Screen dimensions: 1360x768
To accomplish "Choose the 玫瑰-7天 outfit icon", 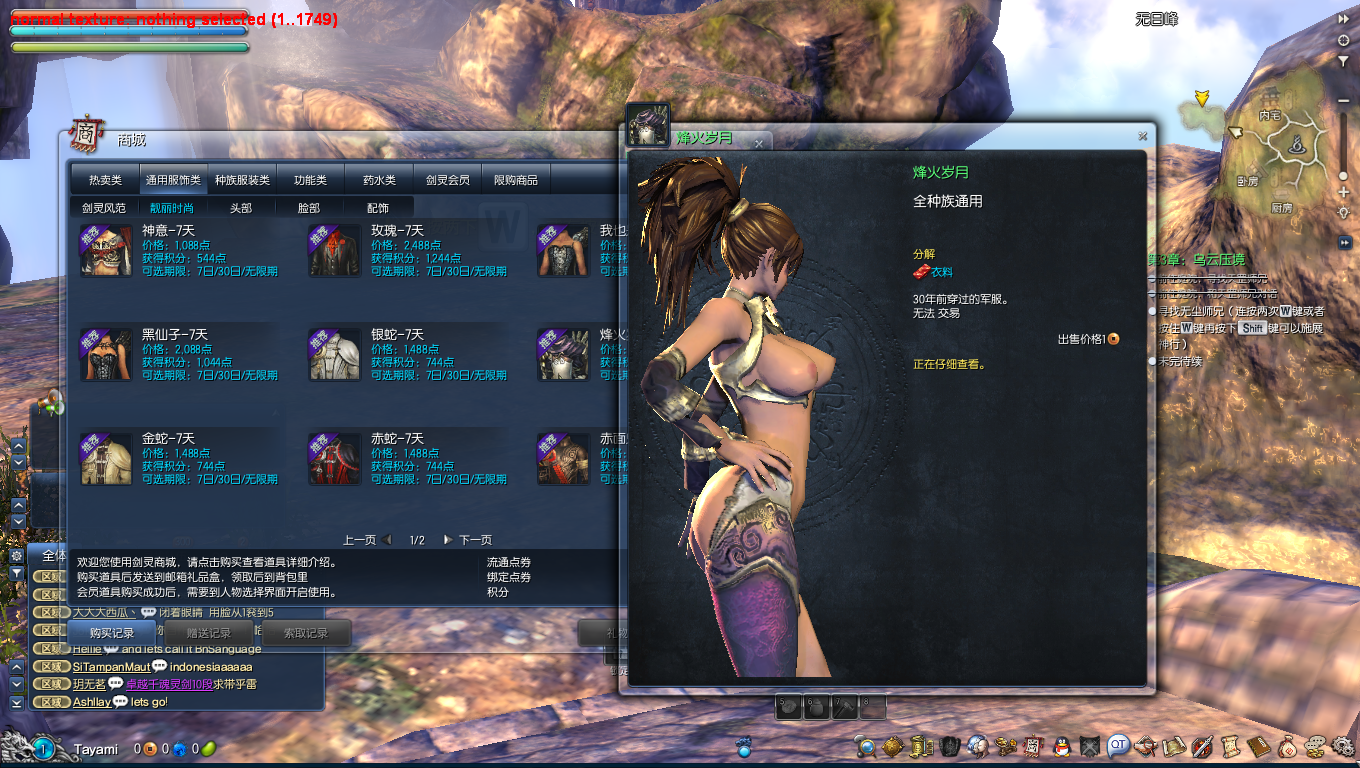I will coord(335,251).
